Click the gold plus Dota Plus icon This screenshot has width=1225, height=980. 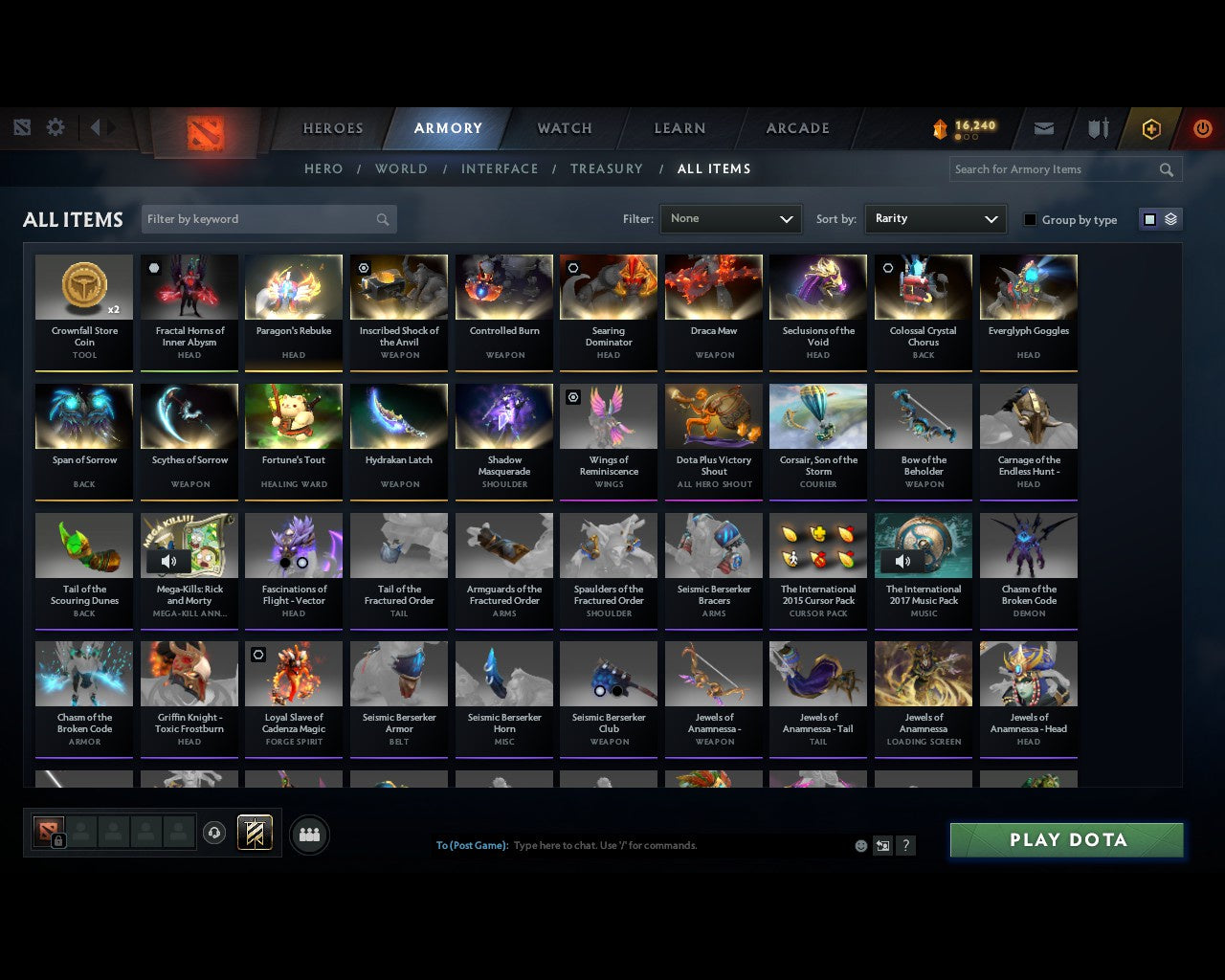1151,127
